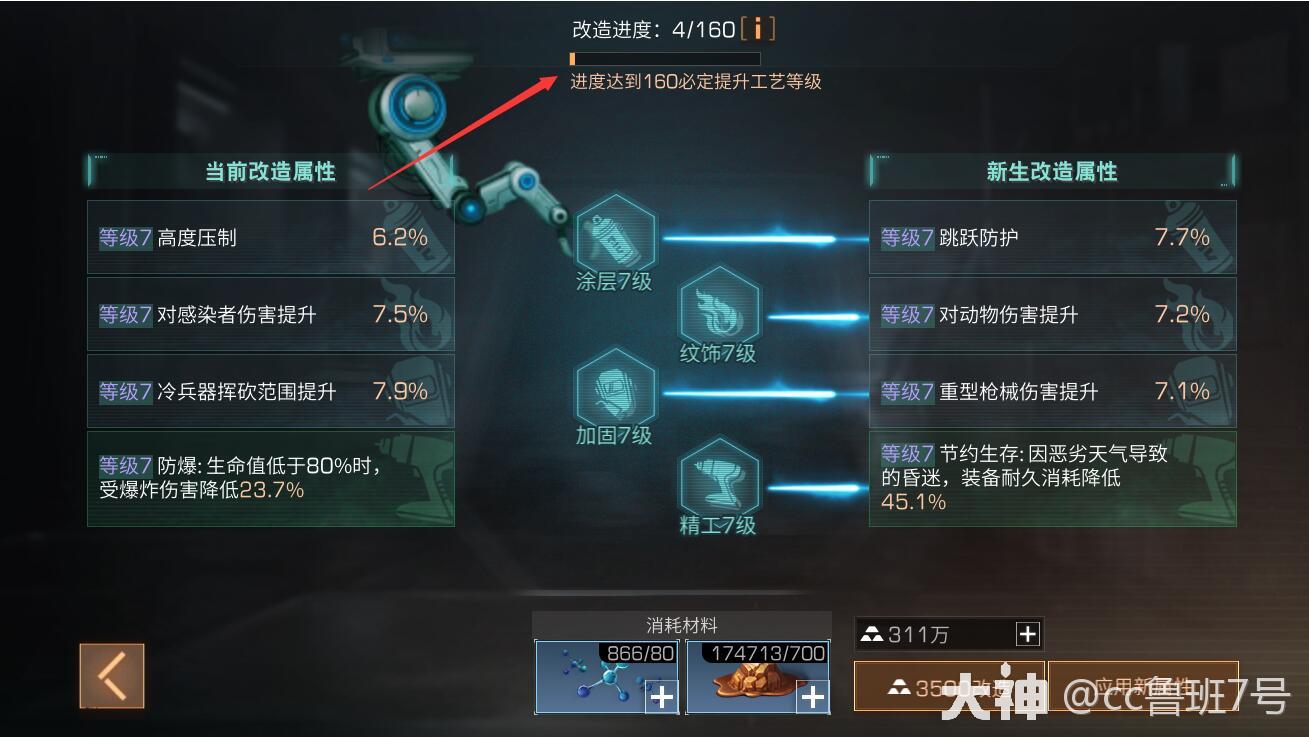Click the back arrow in bottom-left corner

coord(111,676)
